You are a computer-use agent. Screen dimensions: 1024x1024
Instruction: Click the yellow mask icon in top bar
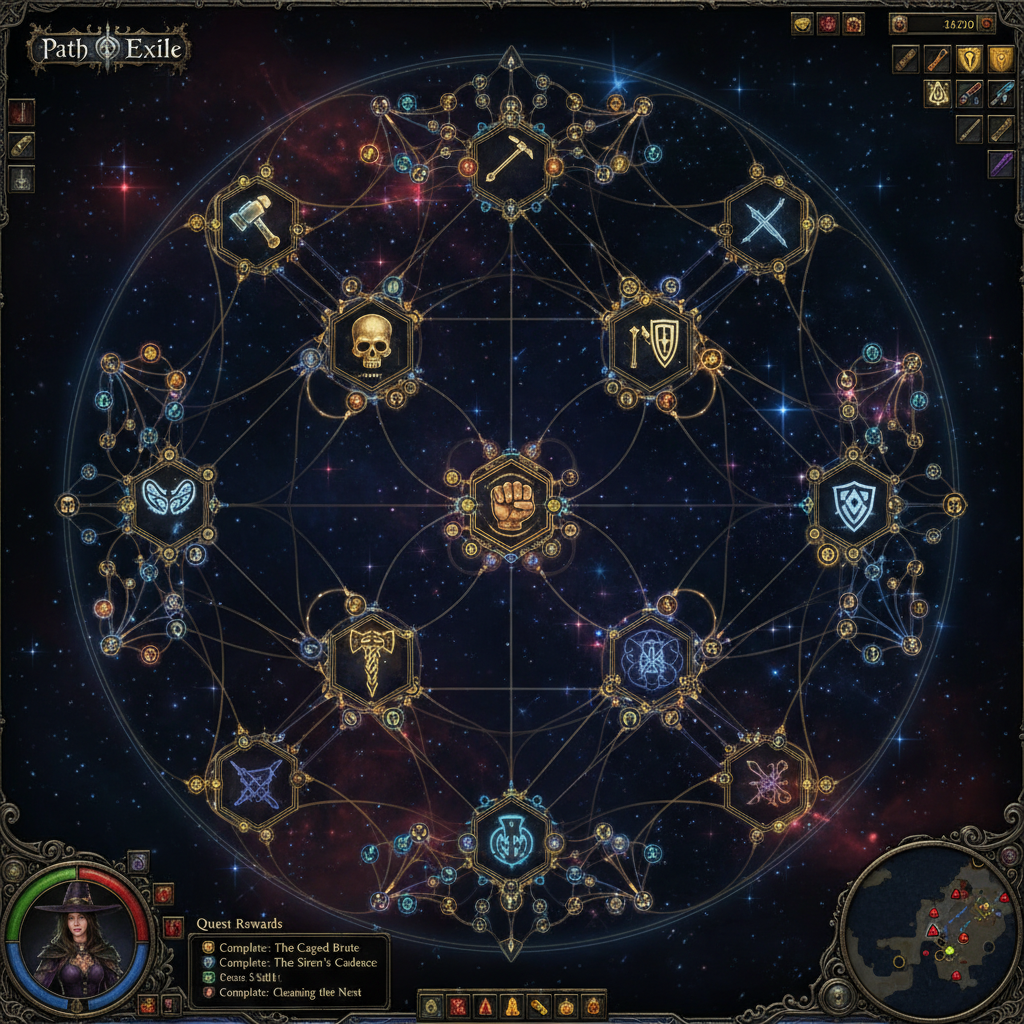click(802, 24)
